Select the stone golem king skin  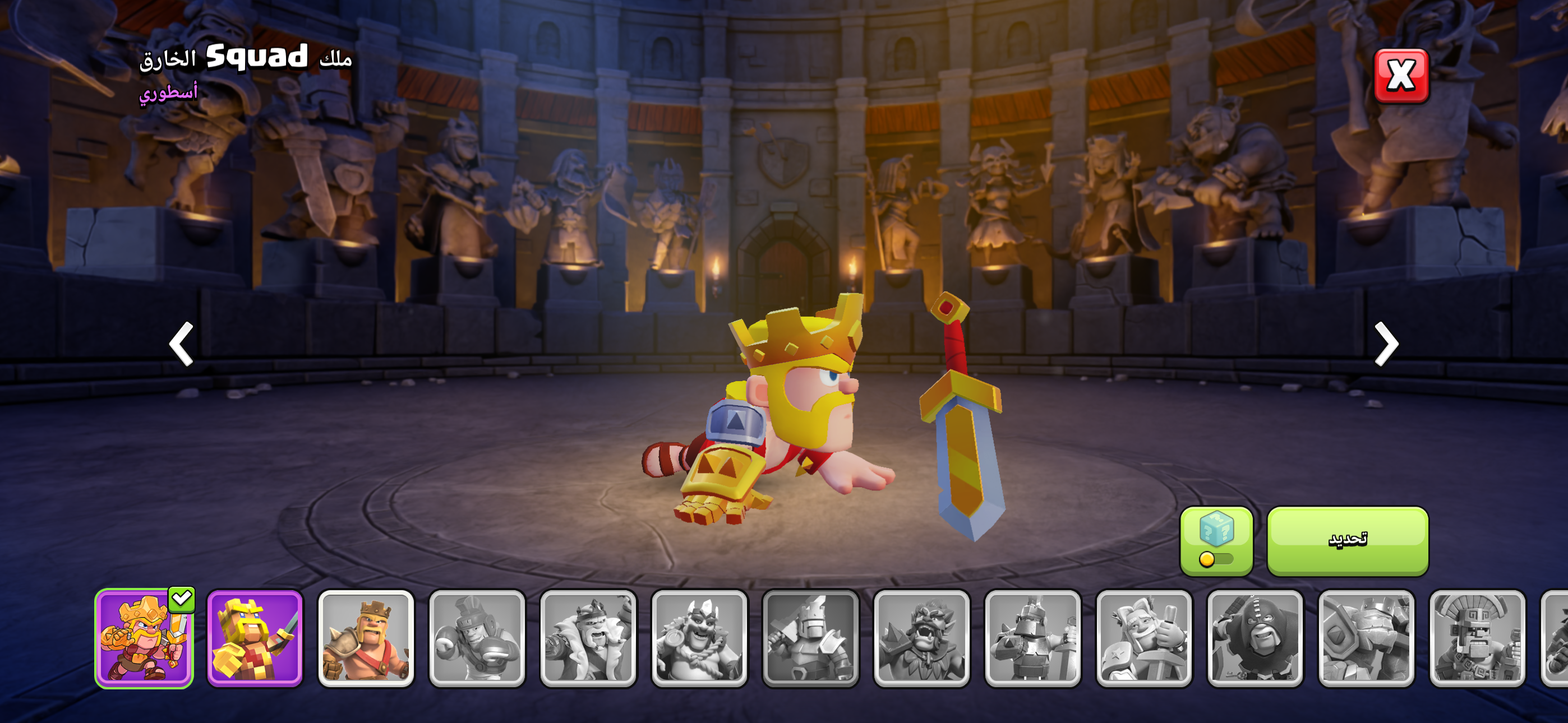[x=1366, y=638]
